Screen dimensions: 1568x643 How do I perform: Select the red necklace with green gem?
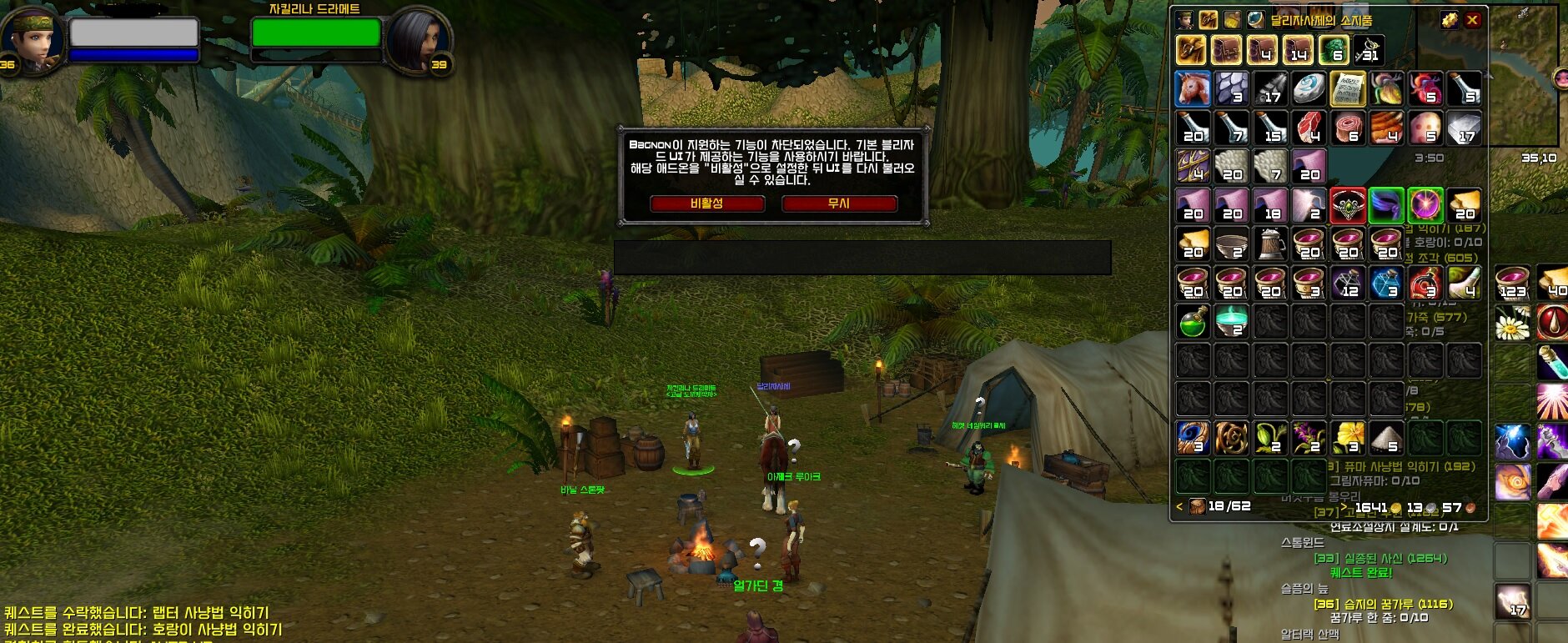click(1348, 205)
